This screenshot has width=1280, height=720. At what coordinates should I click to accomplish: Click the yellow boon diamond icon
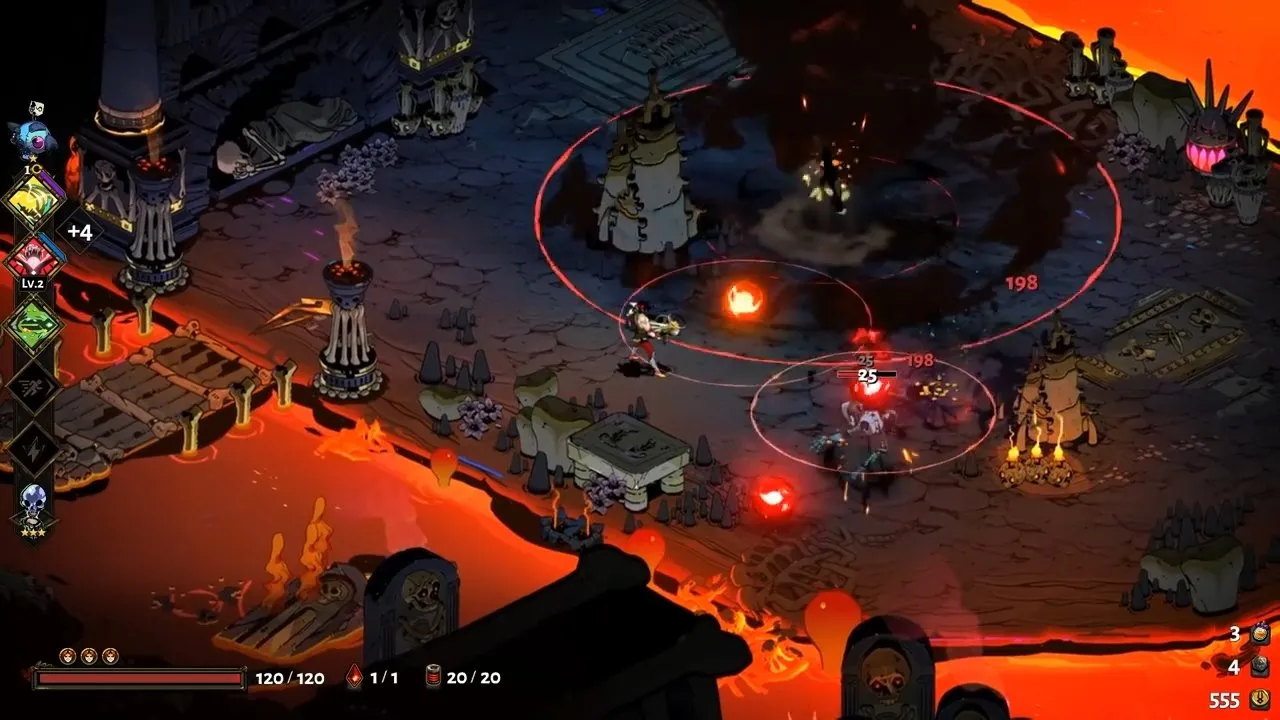(33, 201)
